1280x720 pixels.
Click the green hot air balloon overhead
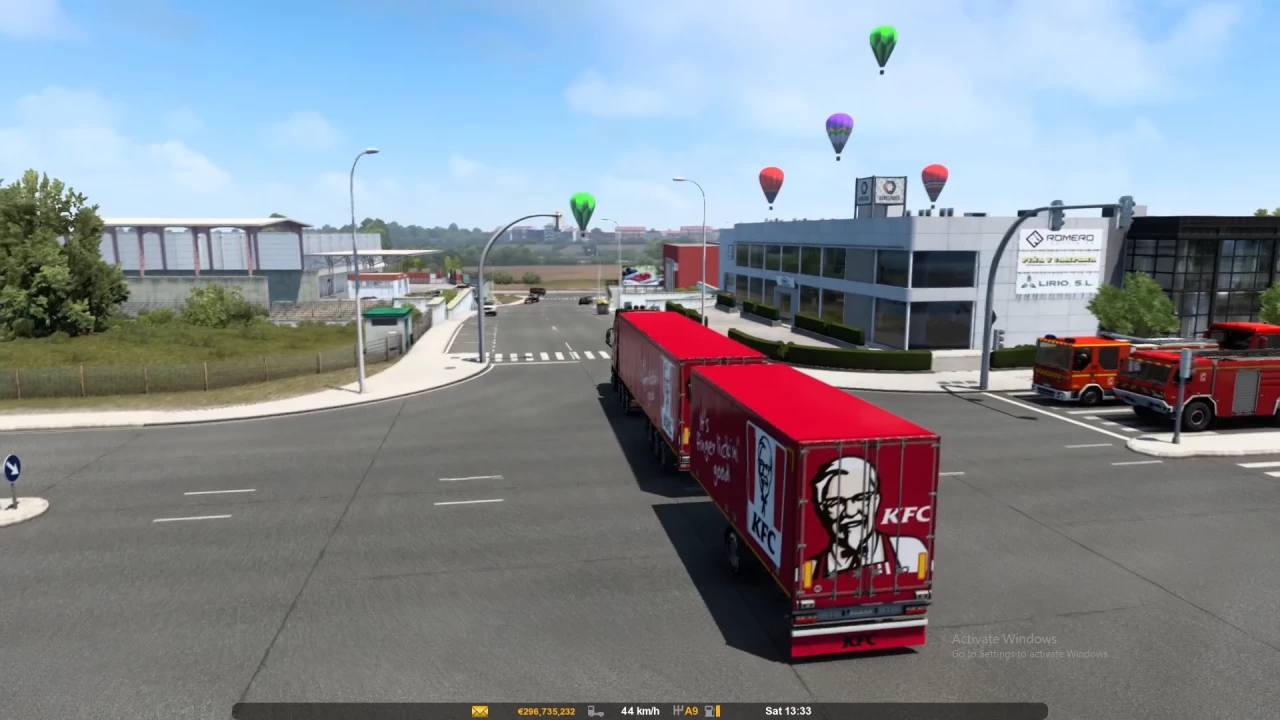pyautogui.click(x=882, y=45)
